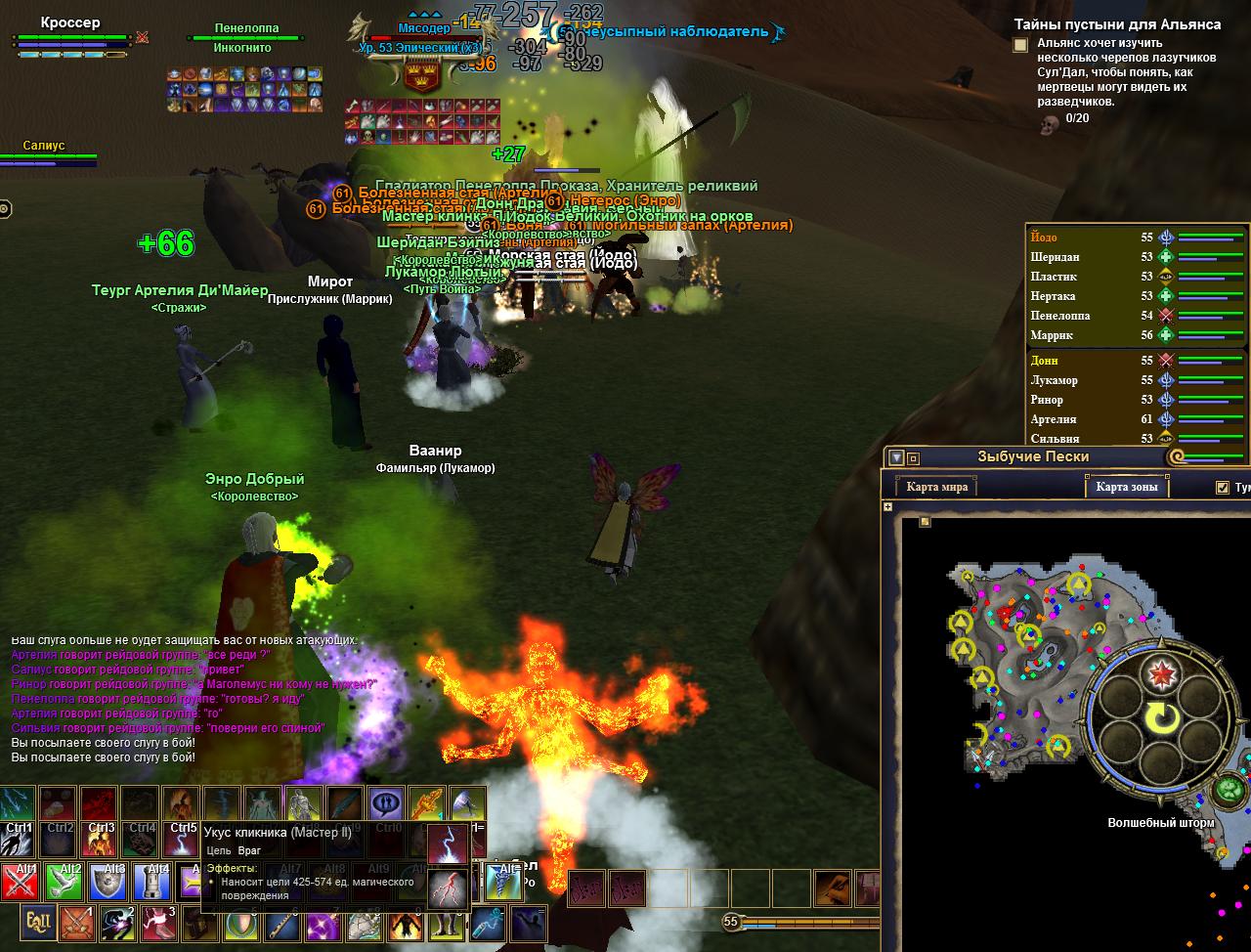Select raid member Шеридан in raid list
This screenshot has height=952, width=1251.
point(1055,257)
